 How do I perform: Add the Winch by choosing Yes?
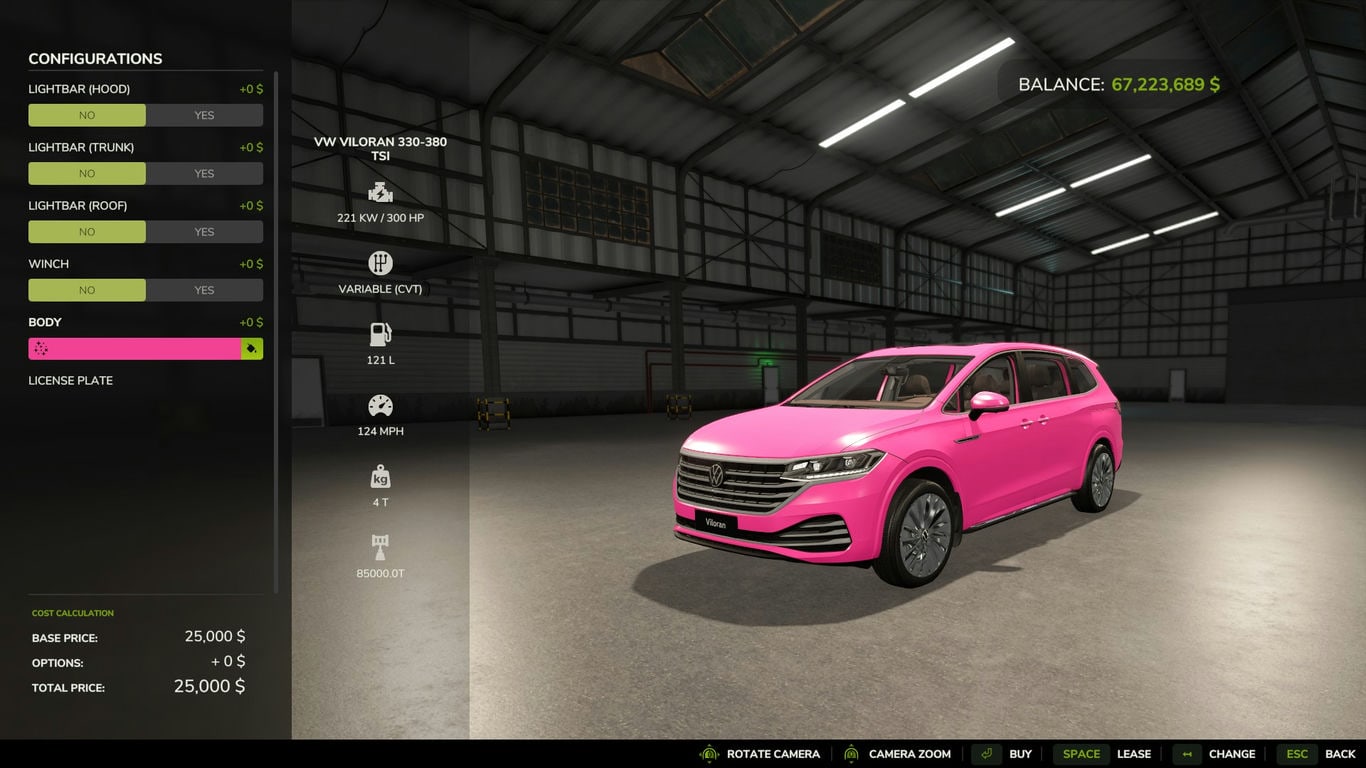click(204, 290)
